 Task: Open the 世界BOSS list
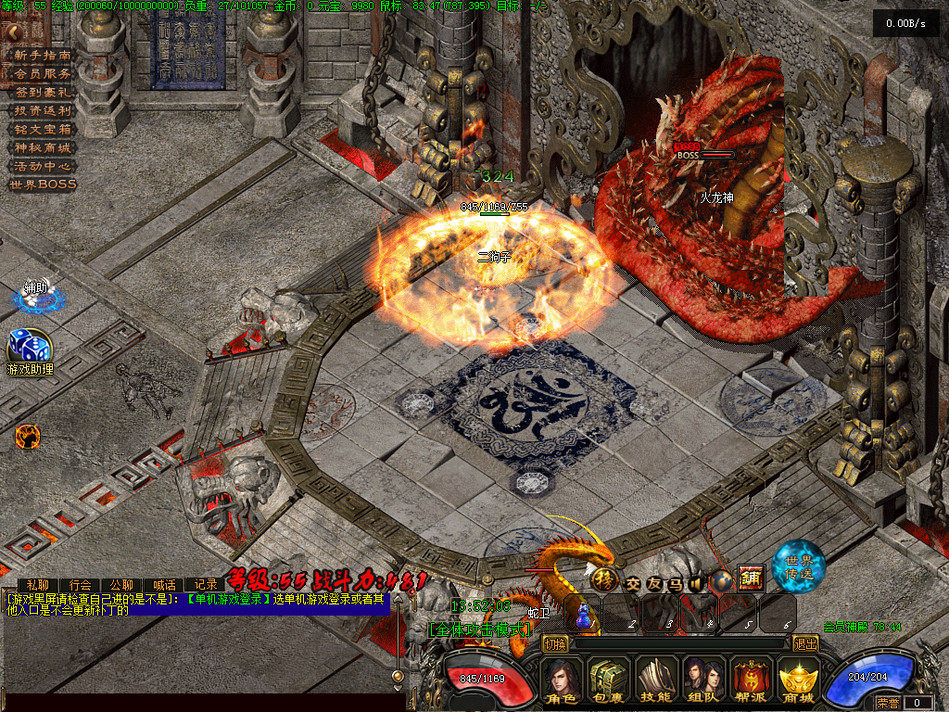point(42,184)
